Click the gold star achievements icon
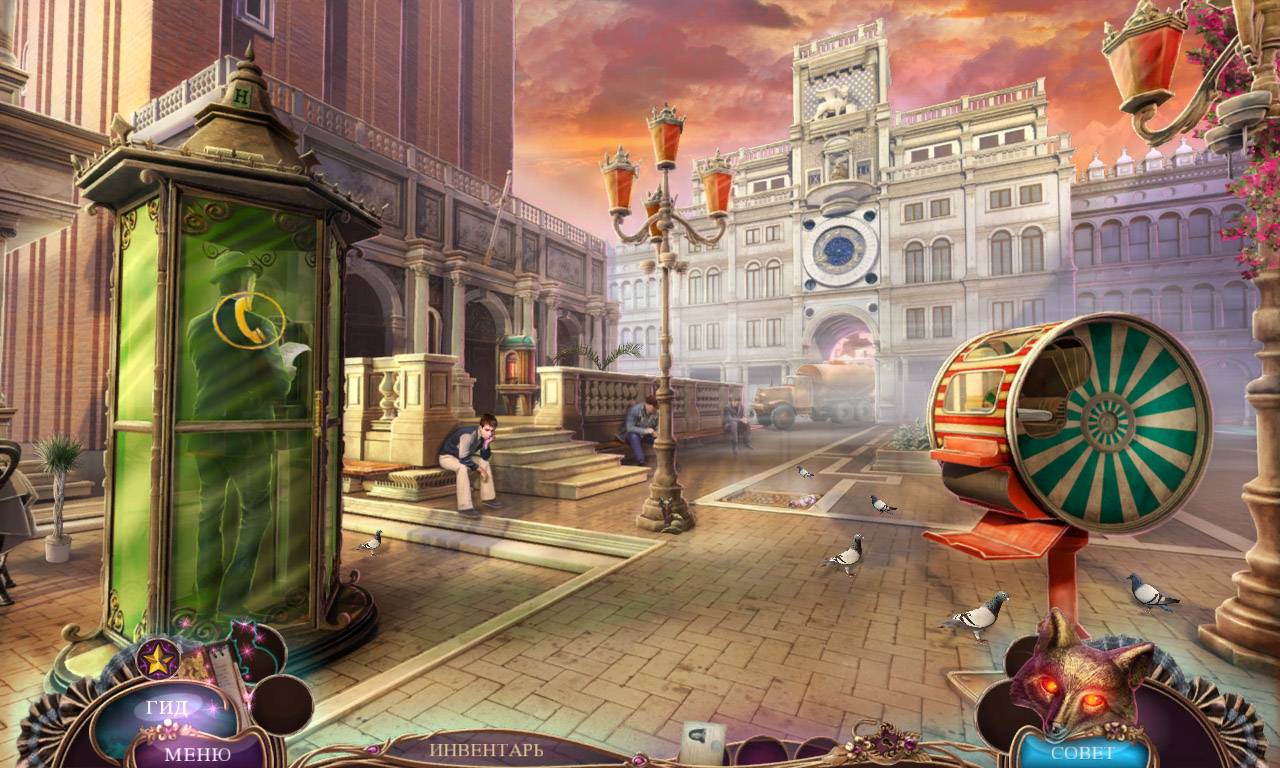1280x768 pixels. pyautogui.click(x=158, y=658)
